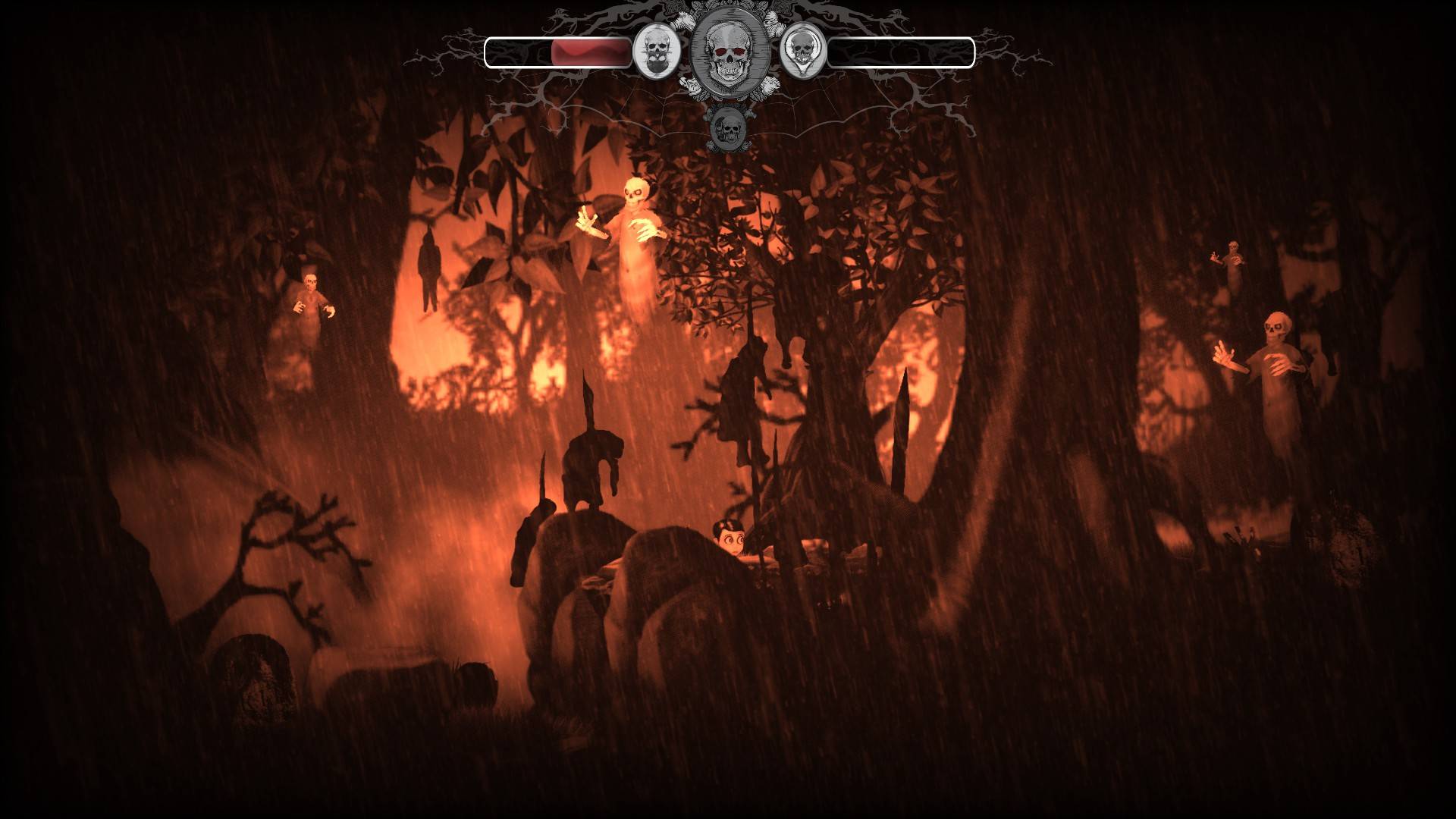Click the large red-eyed skull medallion
1456x819 pixels.
pyautogui.click(x=726, y=52)
